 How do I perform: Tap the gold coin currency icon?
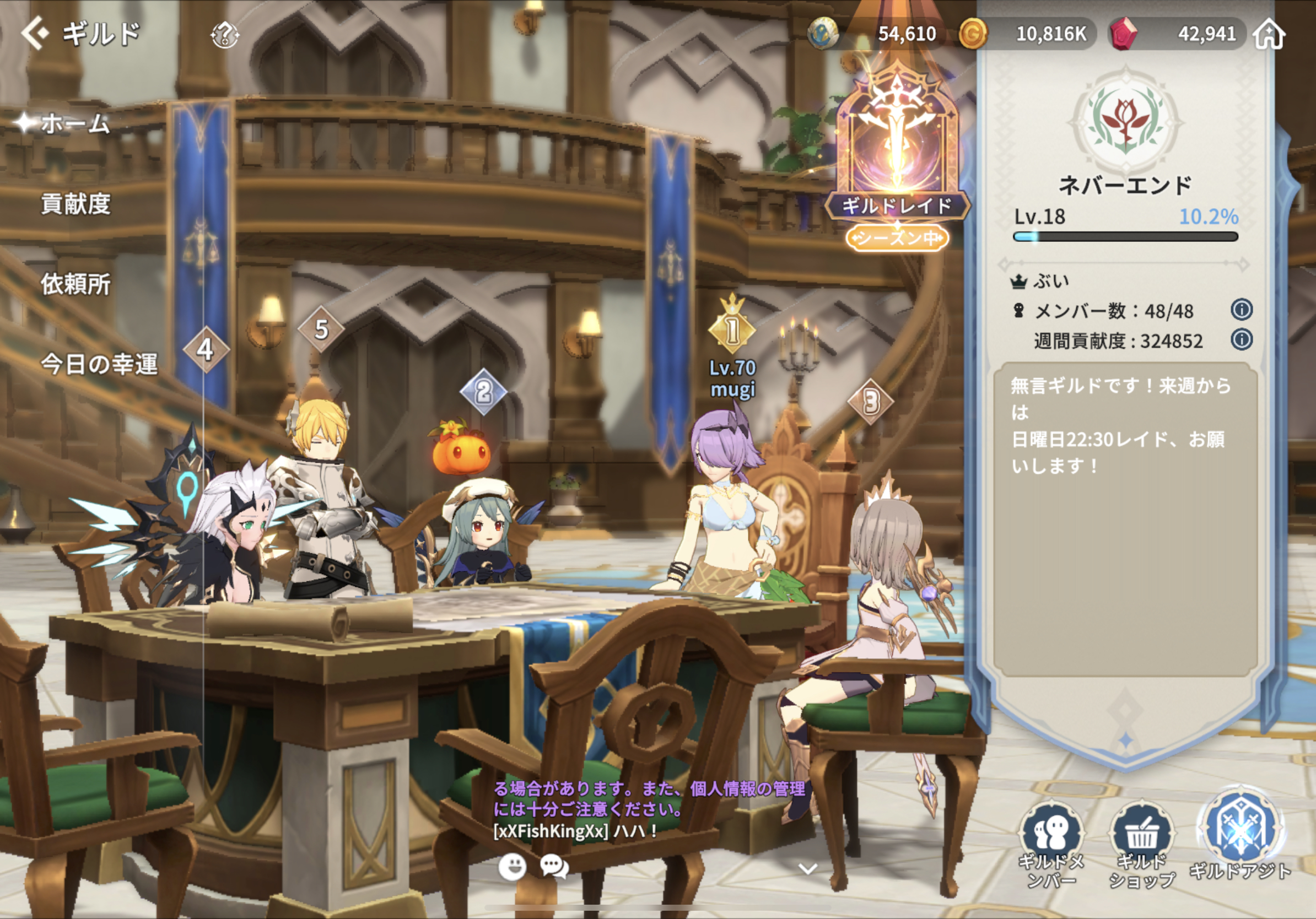pos(973,34)
